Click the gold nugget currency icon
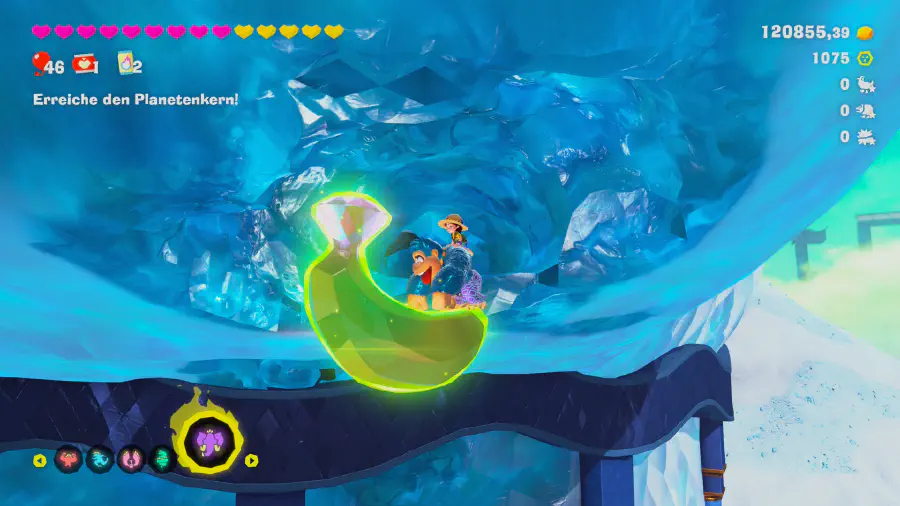 tap(866, 32)
